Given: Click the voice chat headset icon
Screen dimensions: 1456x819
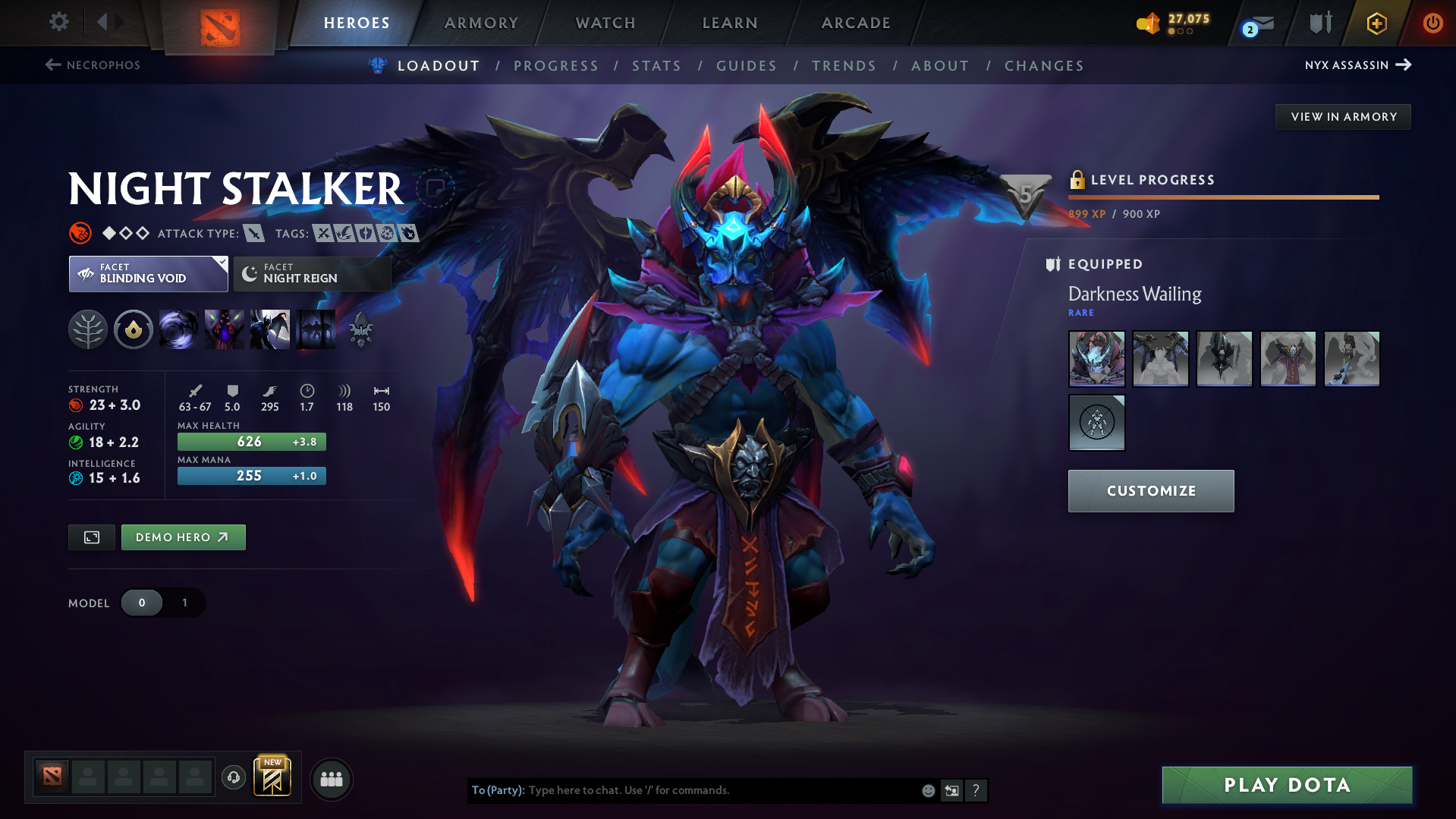Looking at the screenshot, I should pos(233,778).
